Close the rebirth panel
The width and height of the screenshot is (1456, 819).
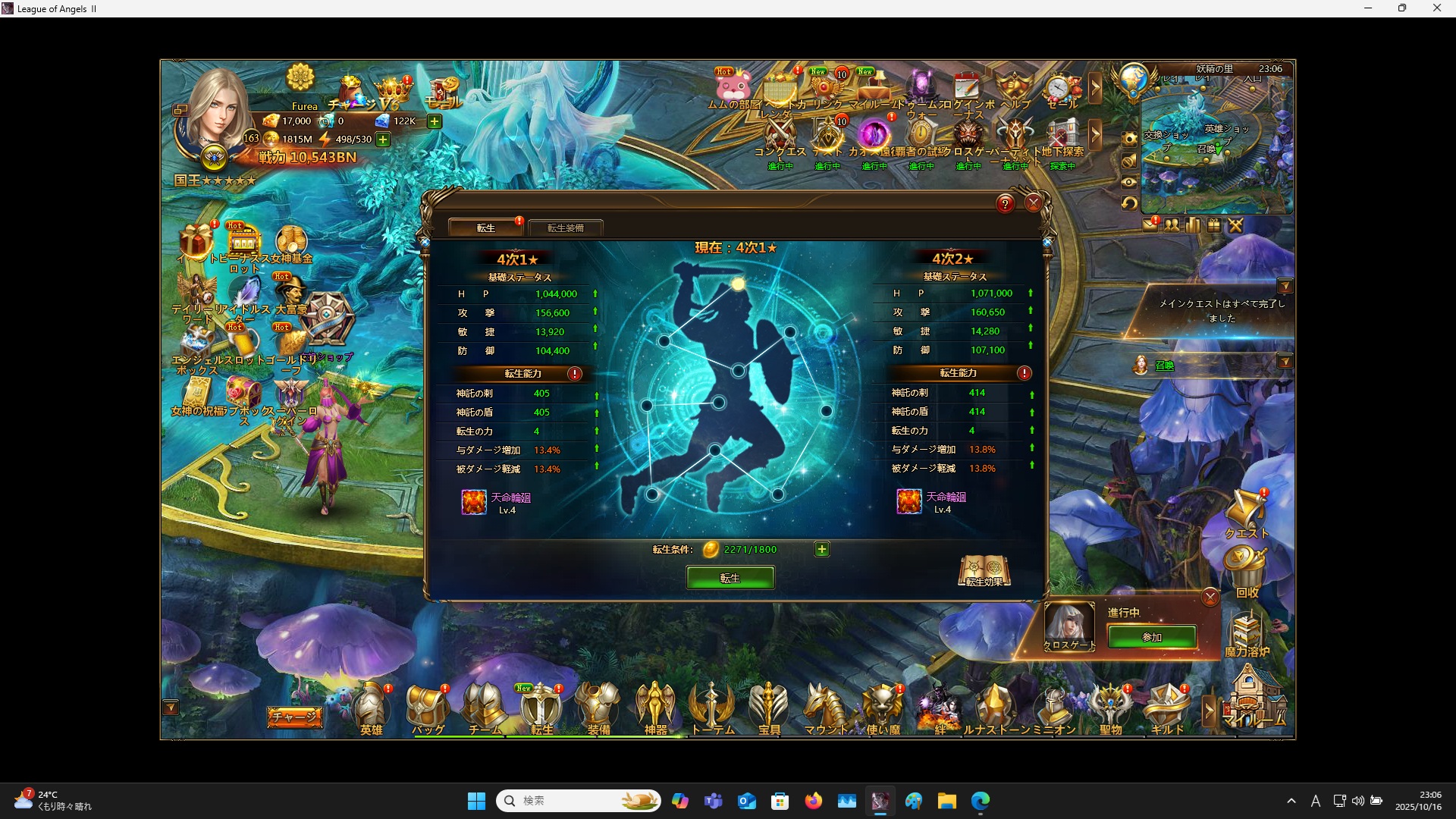tap(1033, 203)
